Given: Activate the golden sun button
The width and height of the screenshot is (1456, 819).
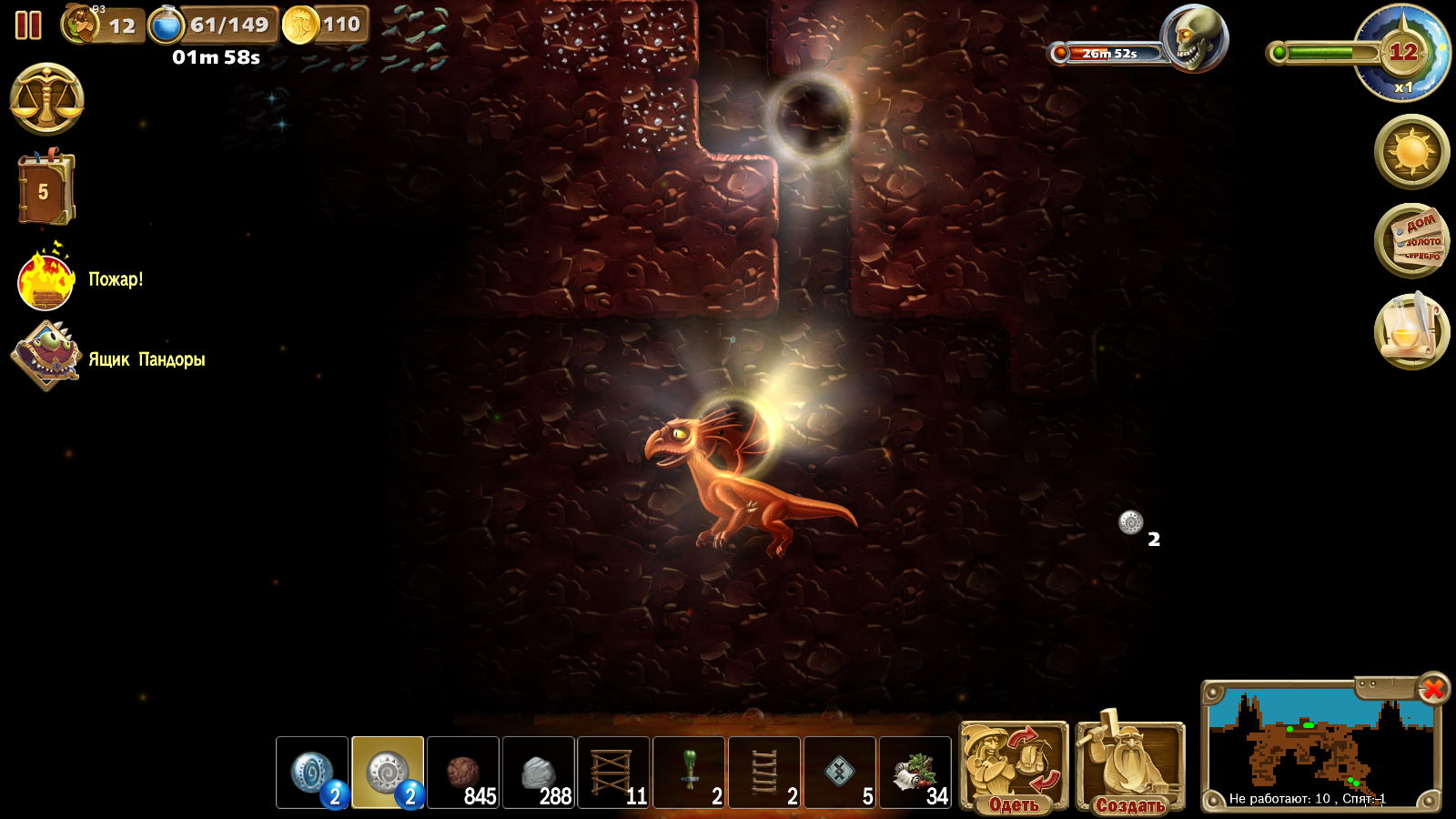Looking at the screenshot, I should (x=1411, y=151).
